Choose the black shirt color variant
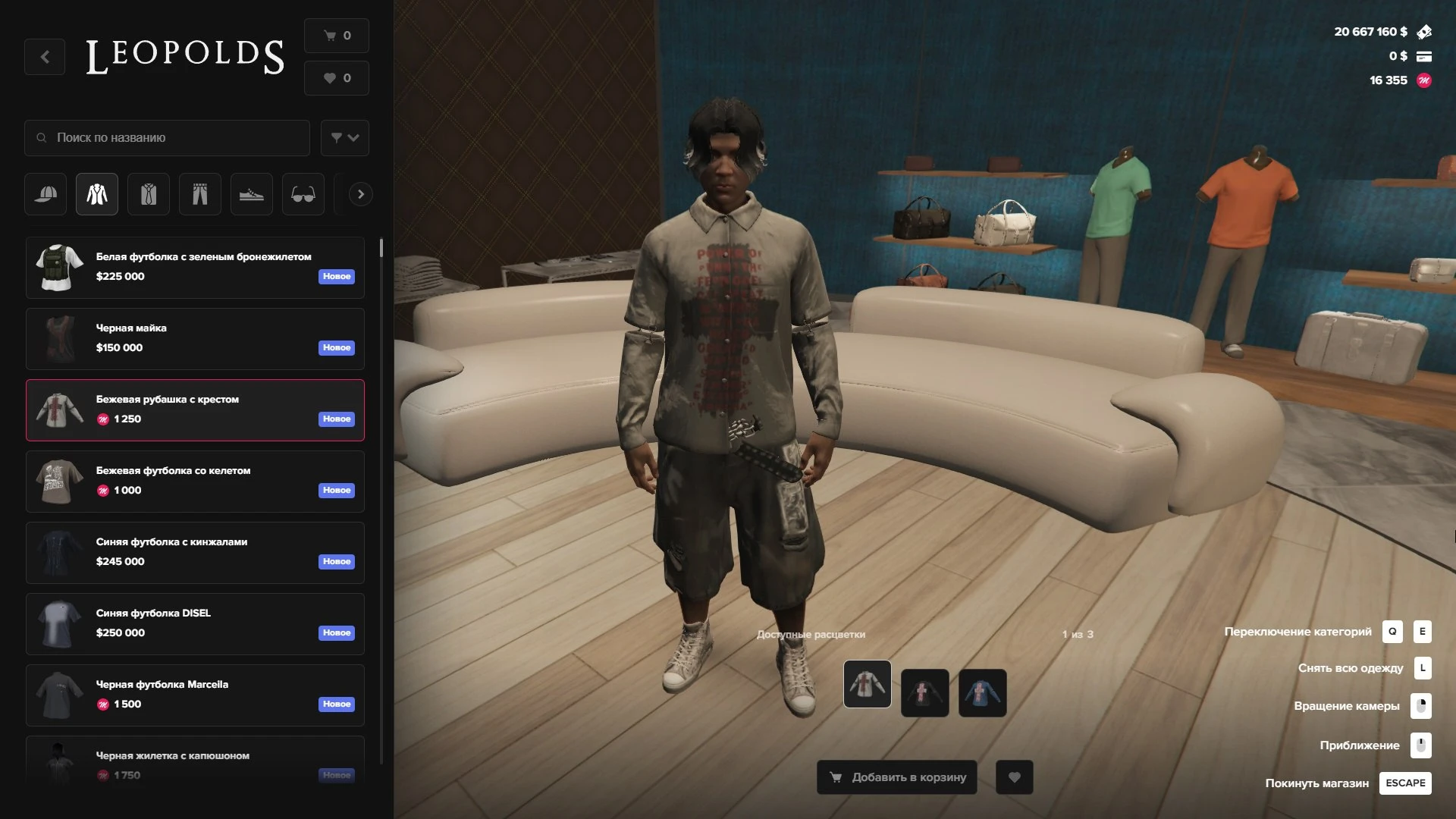The width and height of the screenshot is (1456, 819). tap(924, 692)
